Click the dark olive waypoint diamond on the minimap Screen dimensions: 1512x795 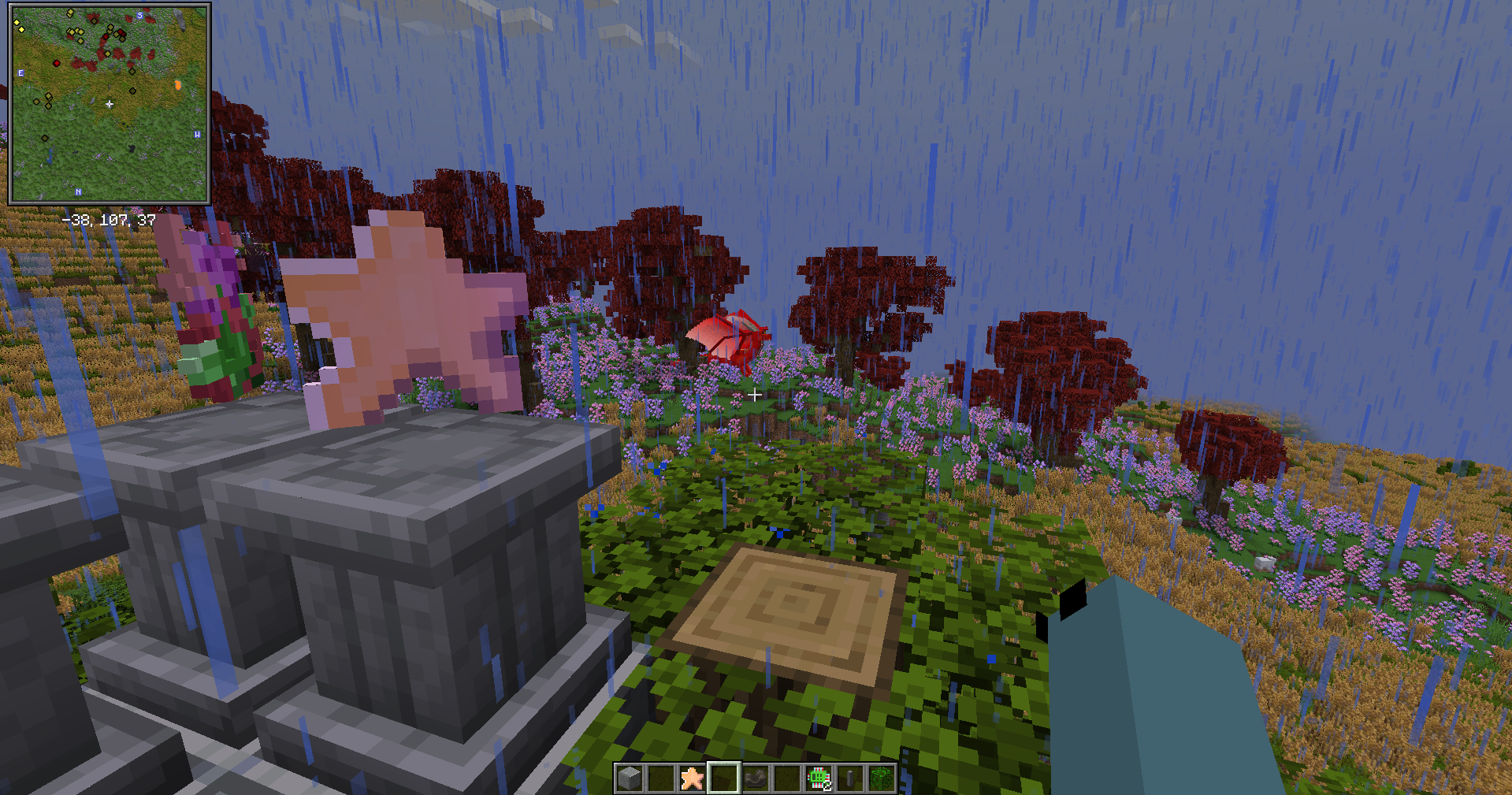[x=45, y=138]
